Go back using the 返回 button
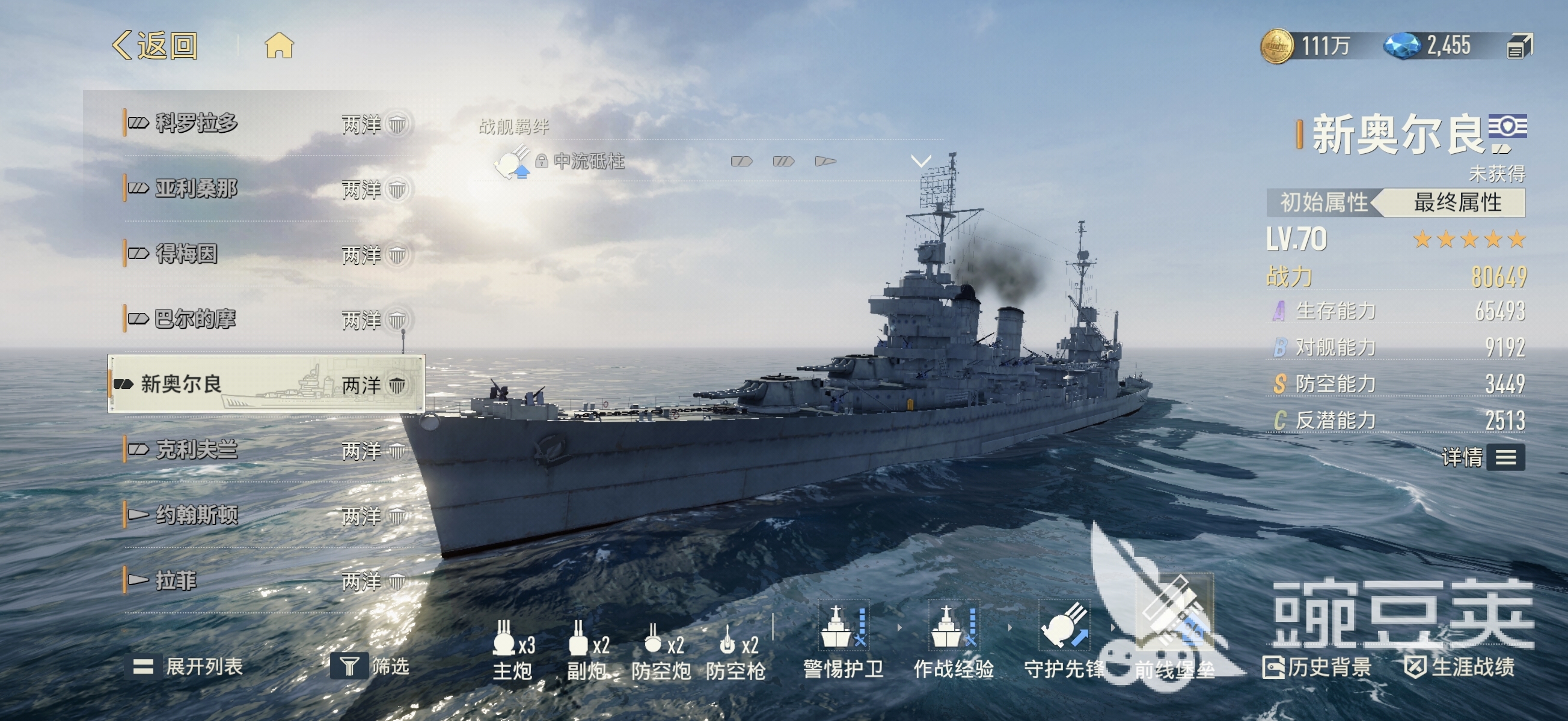1568x721 pixels. pyautogui.click(x=155, y=46)
